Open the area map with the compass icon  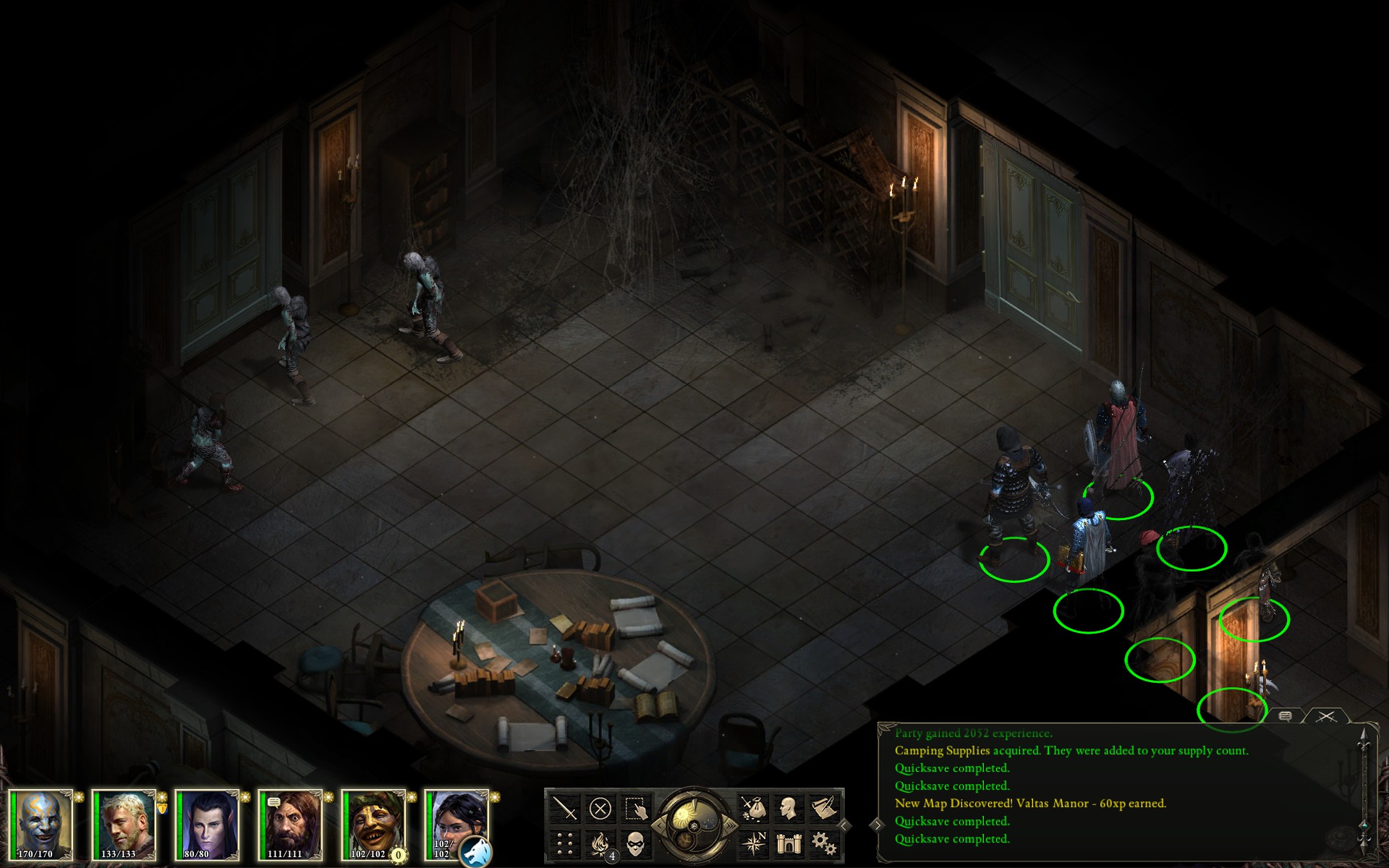click(753, 843)
